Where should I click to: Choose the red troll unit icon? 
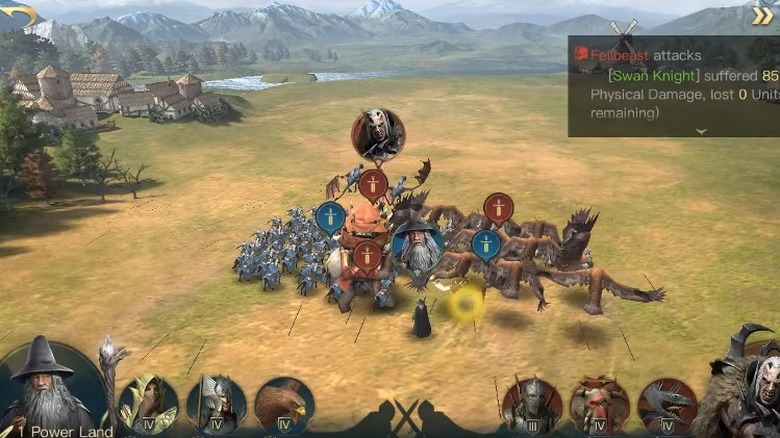coord(600,405)
